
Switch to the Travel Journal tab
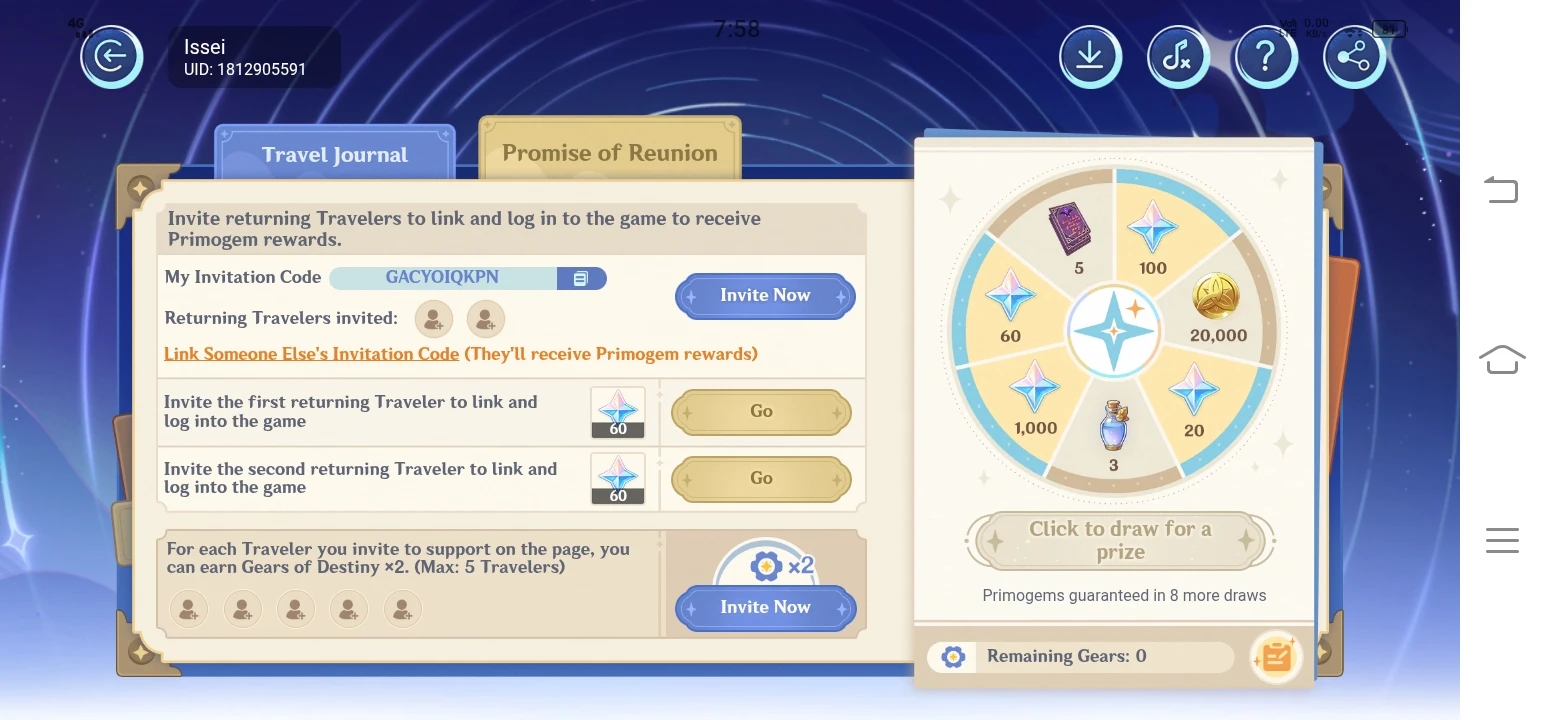click(x=334, y=154)
